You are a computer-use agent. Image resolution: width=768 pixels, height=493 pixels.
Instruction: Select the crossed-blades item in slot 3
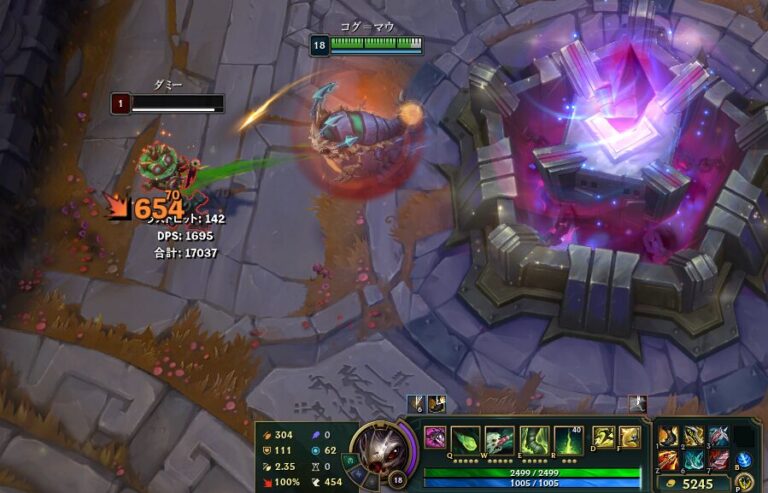(x=716, y=436)
